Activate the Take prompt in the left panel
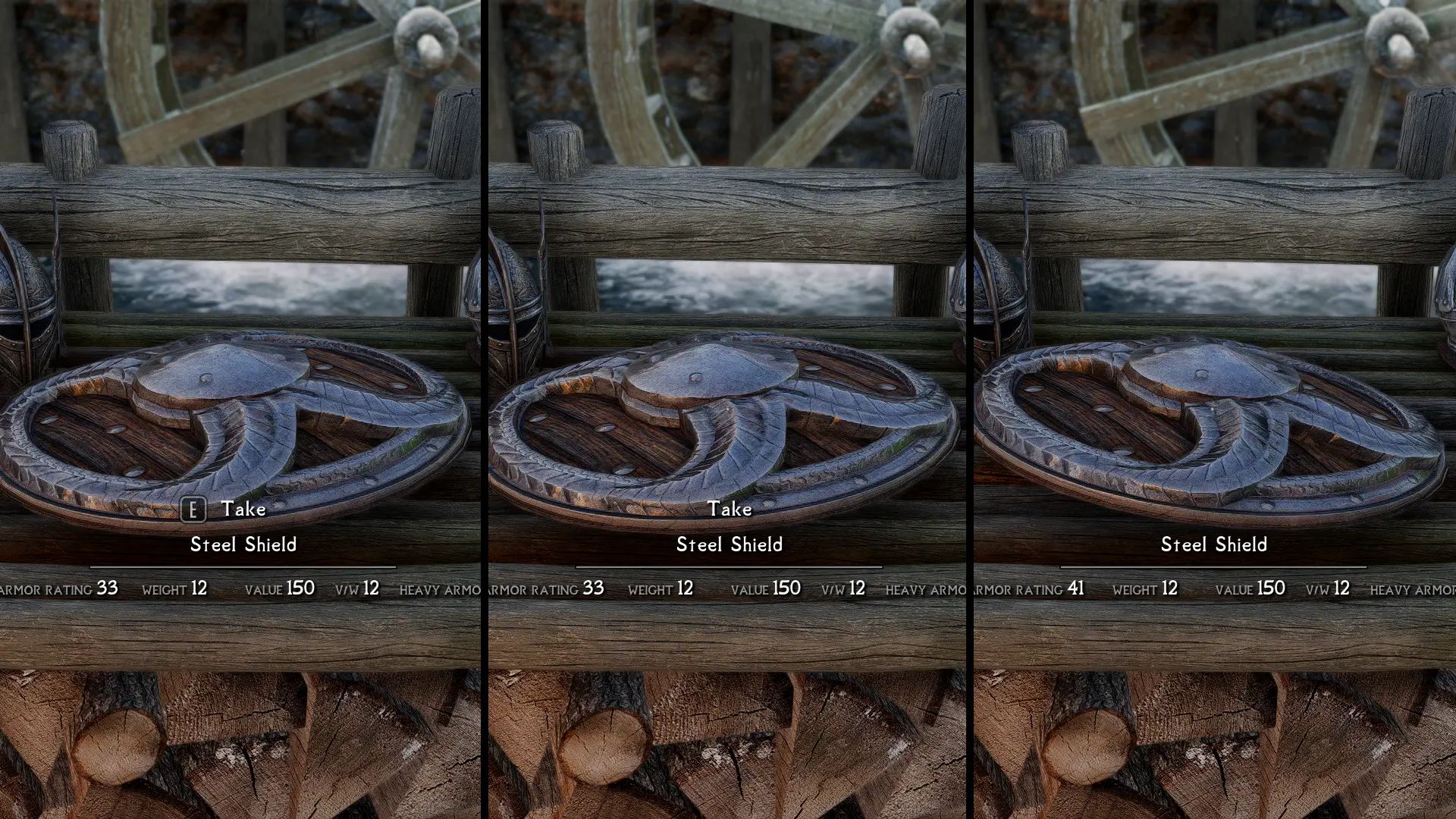This screenshot has width=1456, height=819. pyautogui.click(x=243, y=510)
